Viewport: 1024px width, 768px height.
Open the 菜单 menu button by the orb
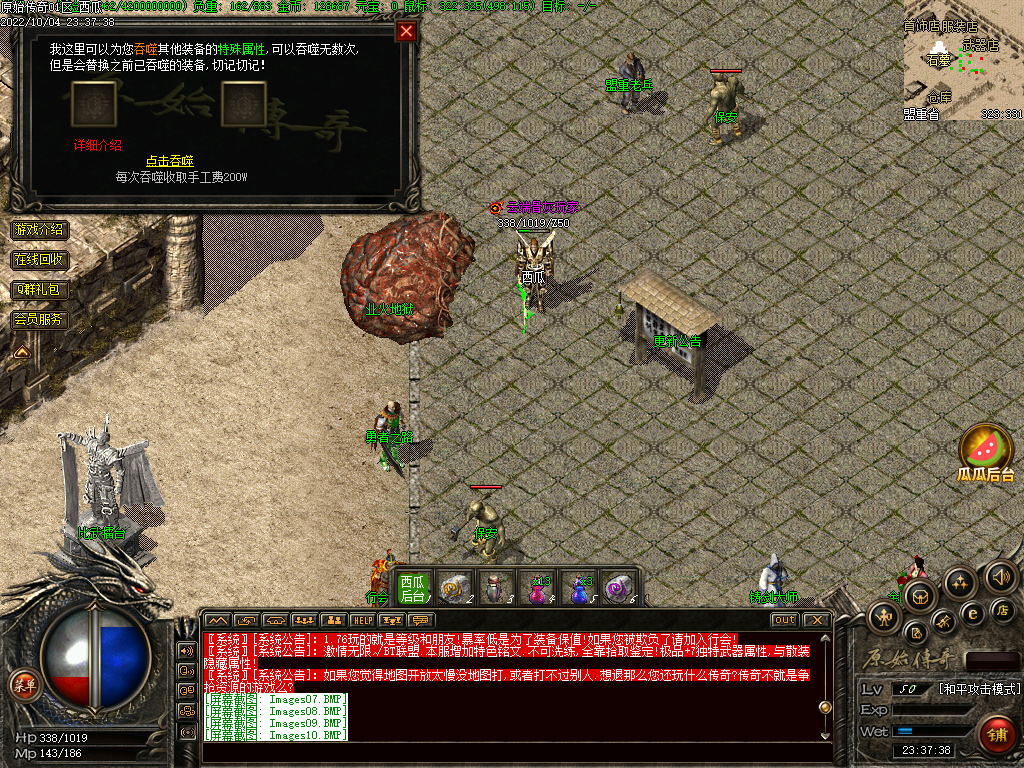22,685
